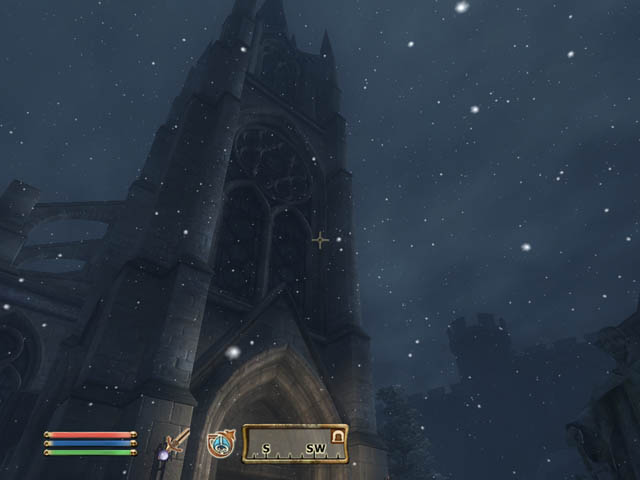Click the compass heading bar
The width and height of the screenshot is (640, 480).
pos(295,443)
